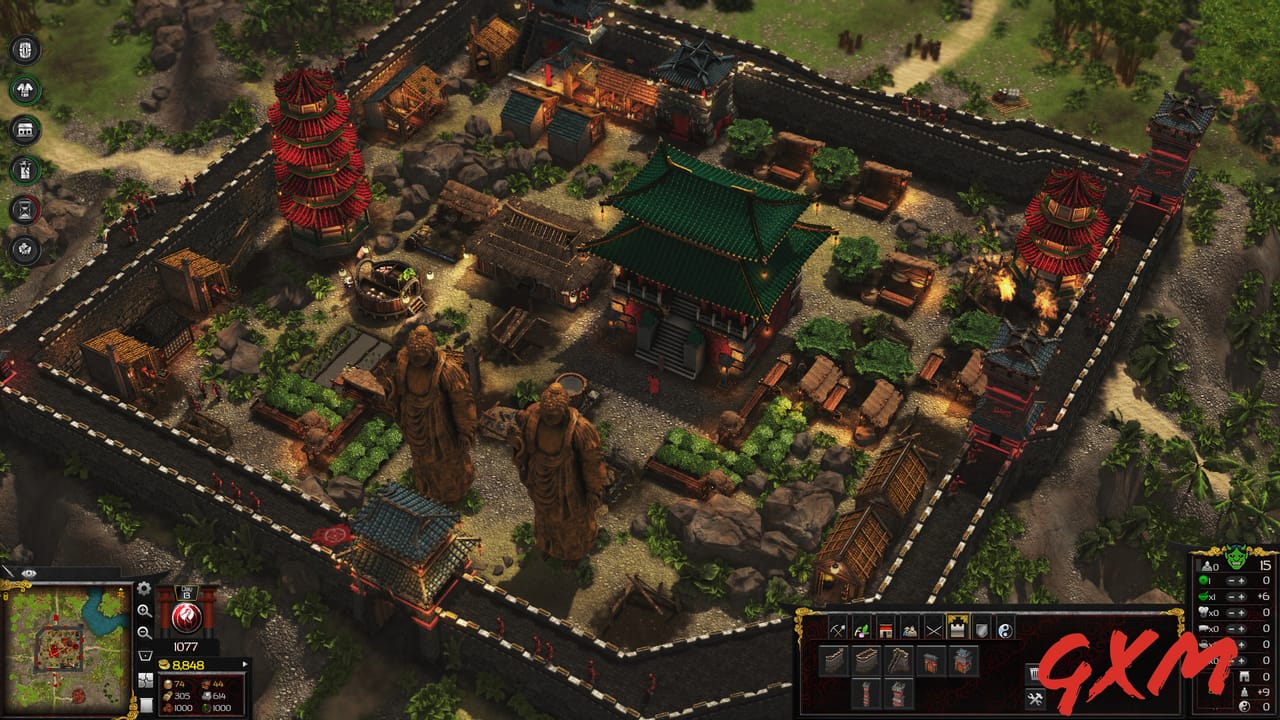Expand treasury details with the arrow beside 8,848
1280x720 pixels.
pyautogui.click(x=245, y=663)
